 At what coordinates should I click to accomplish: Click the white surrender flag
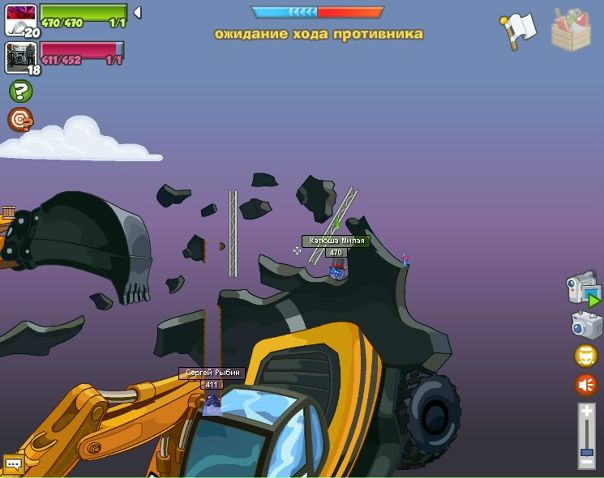click(x=518, y=30)
